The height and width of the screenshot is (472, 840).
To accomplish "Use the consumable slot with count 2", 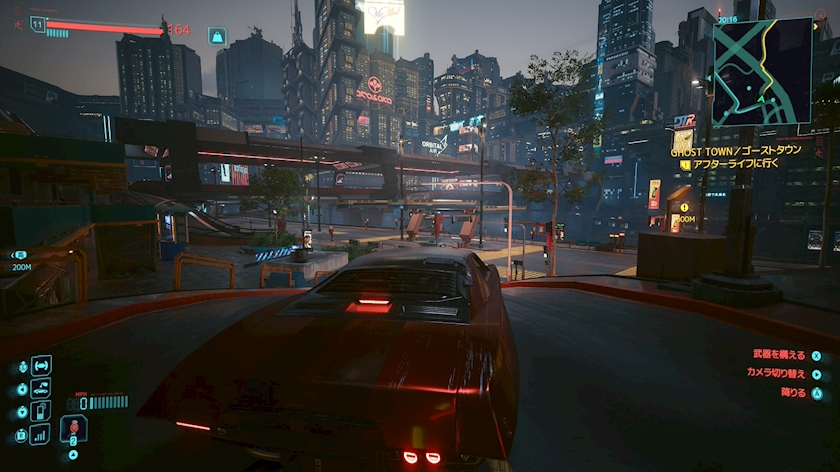I will pos(73,429).
